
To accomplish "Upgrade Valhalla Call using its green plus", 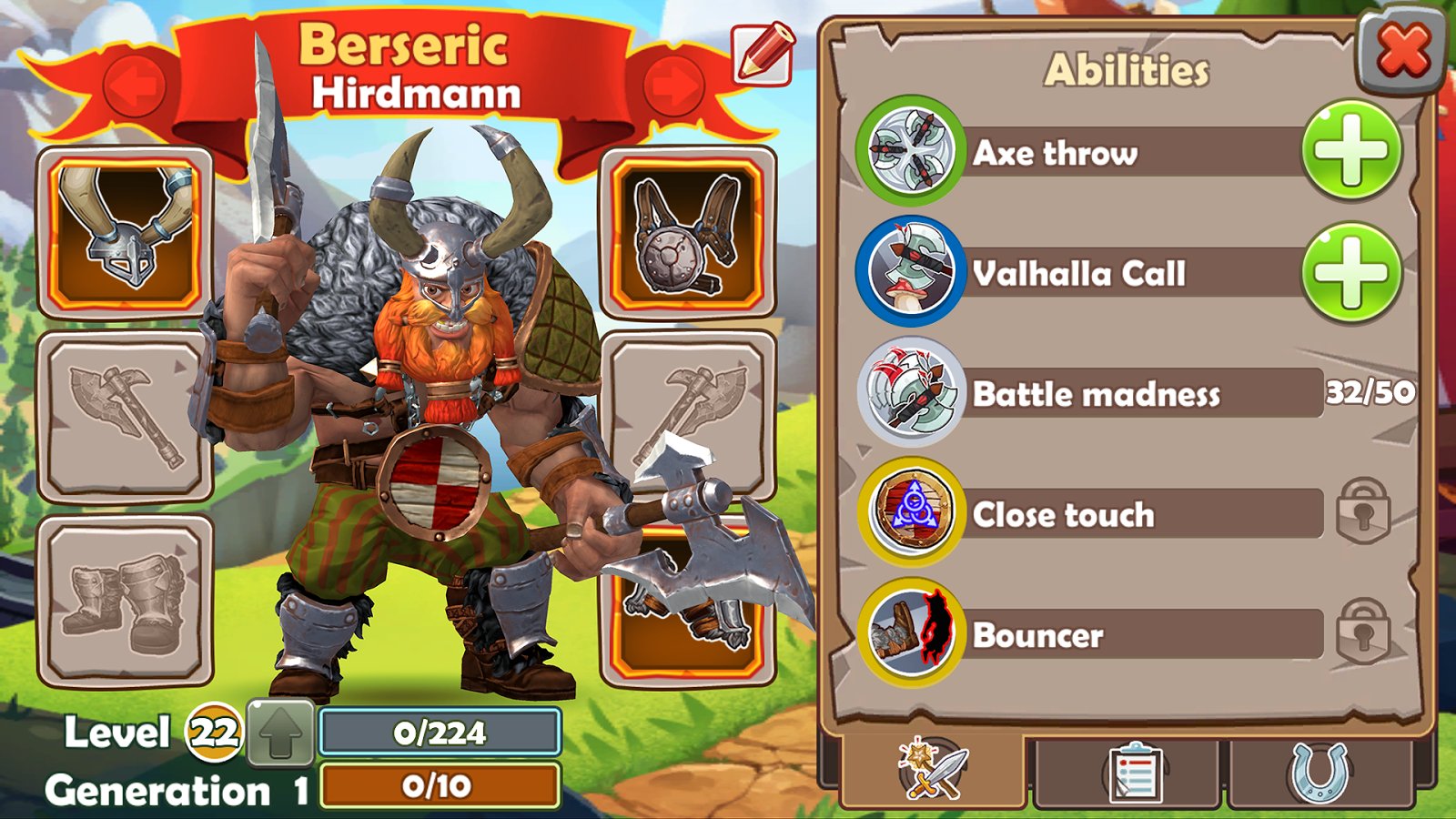I will (1351, 272).
